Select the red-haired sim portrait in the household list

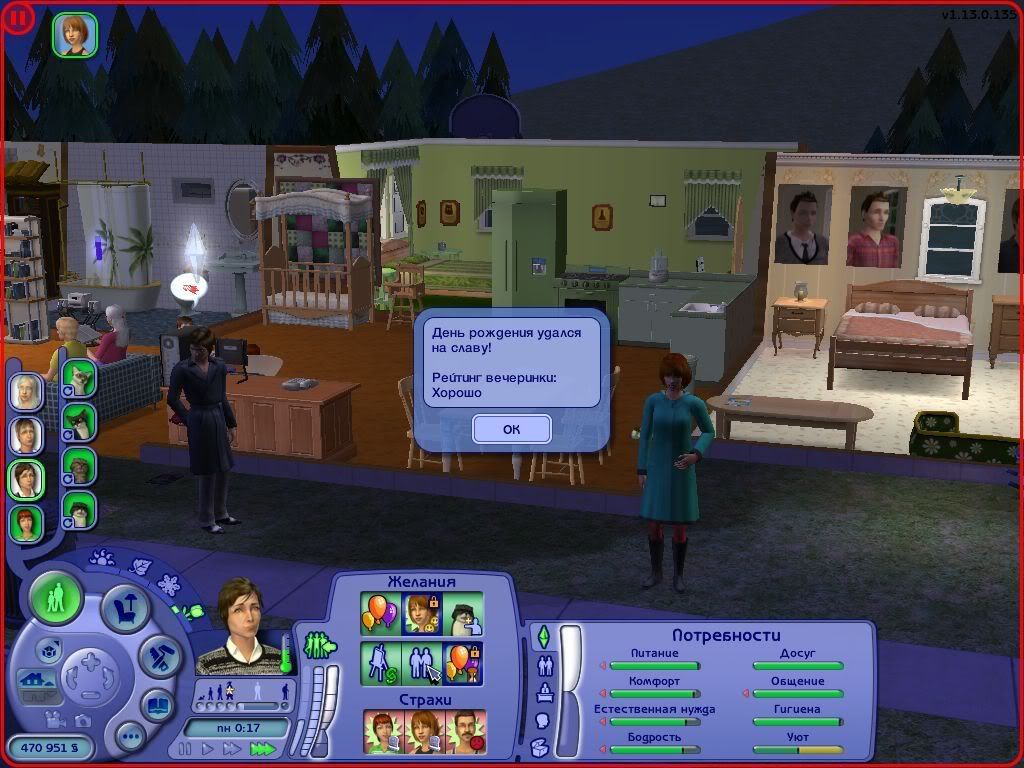pyautogui.click(x=26, y=522)
